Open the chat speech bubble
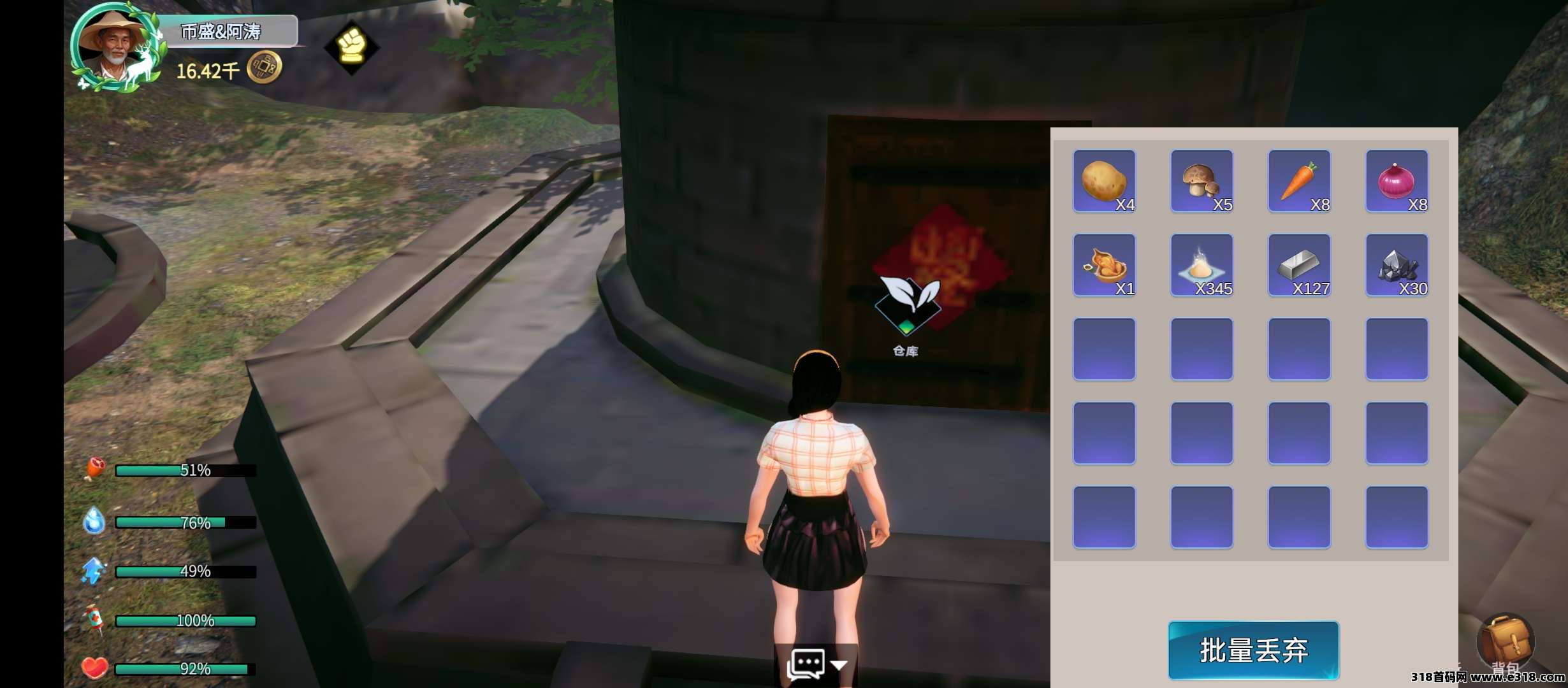1568x688 pixels. tap(806, 664)
